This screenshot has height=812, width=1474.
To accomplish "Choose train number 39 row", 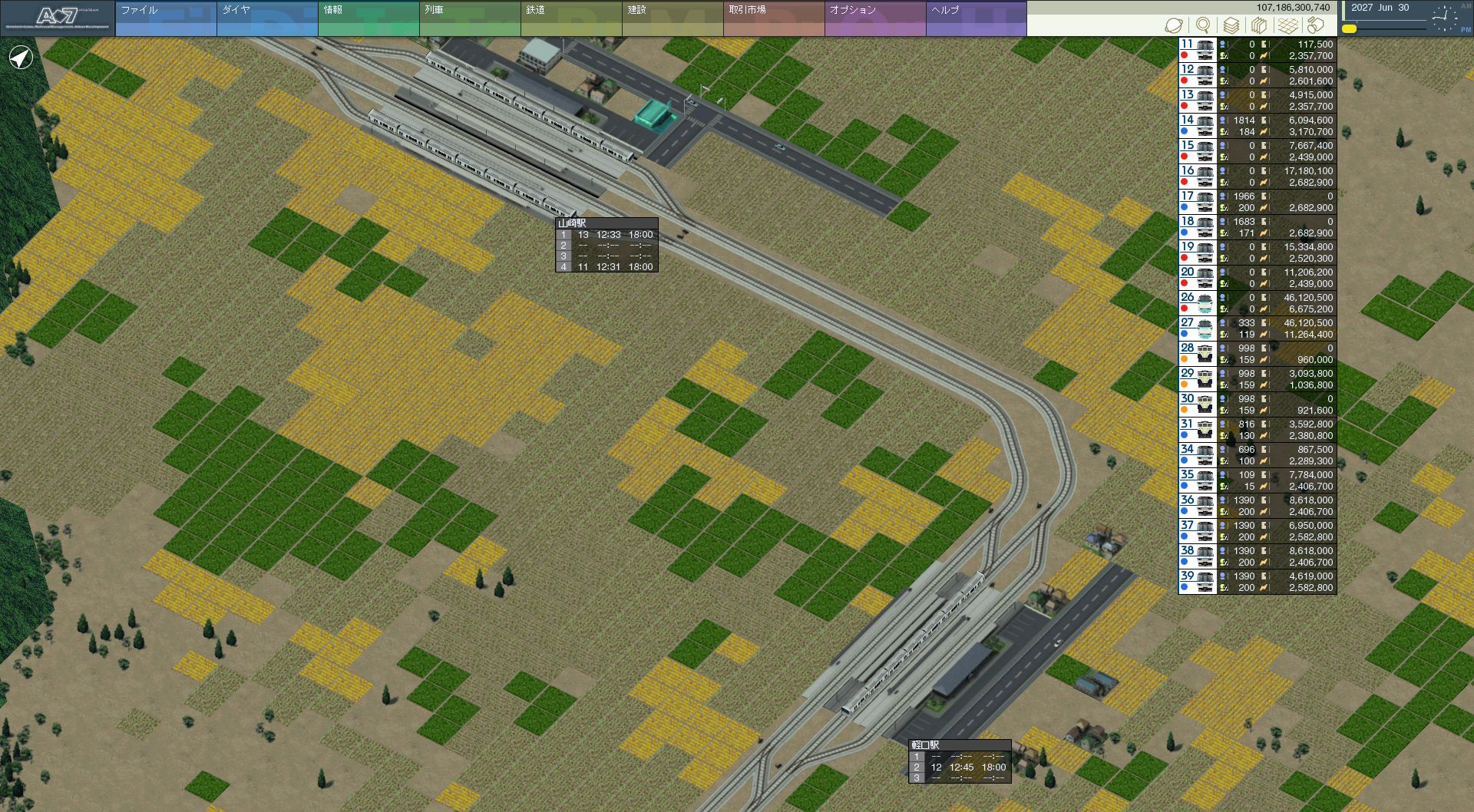I will (1257, 582).
